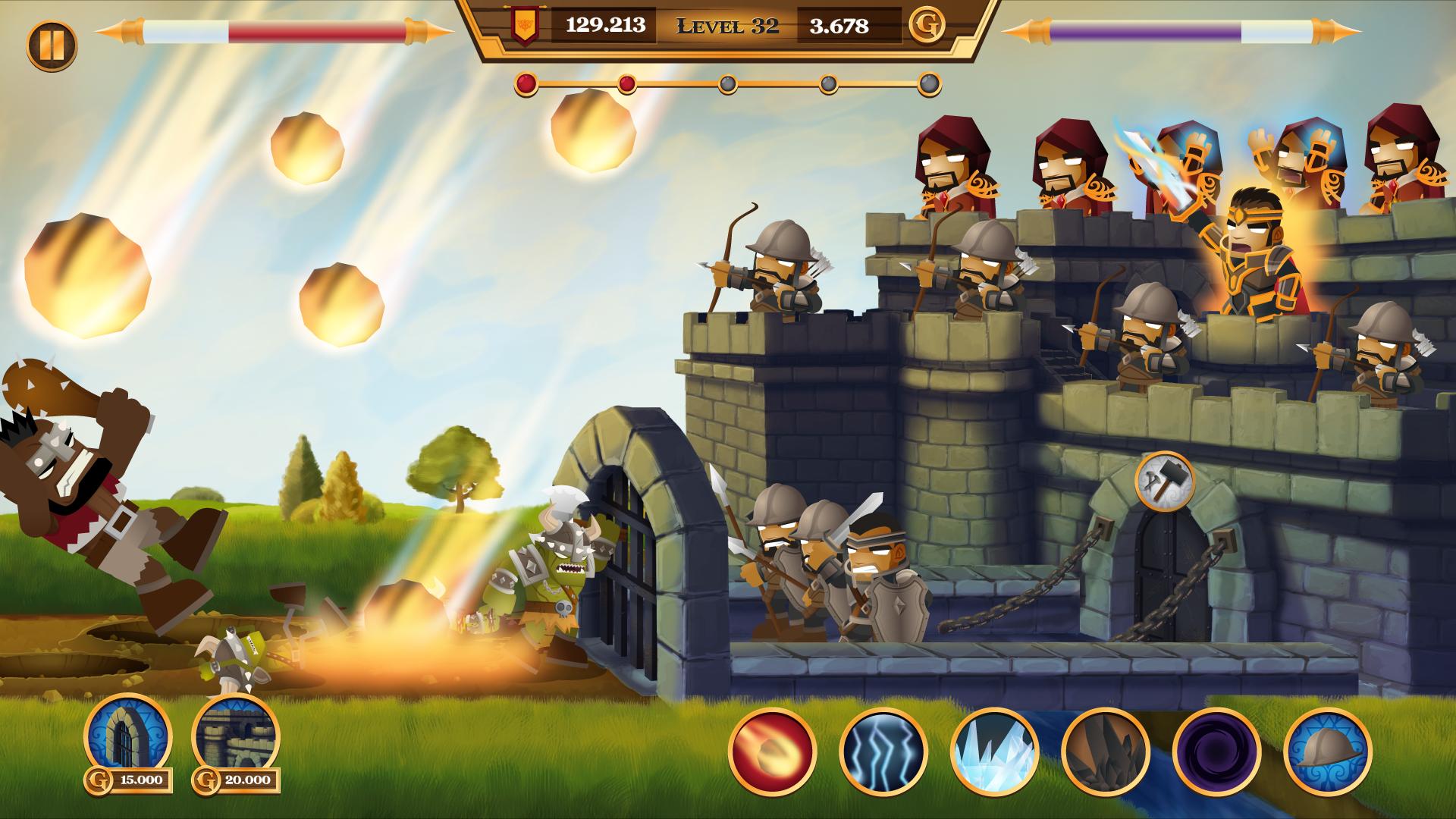The height and width of the screenshot is (819, 1456).
Task: Click the gold G coin icon
Action: (x=927, y=27)
